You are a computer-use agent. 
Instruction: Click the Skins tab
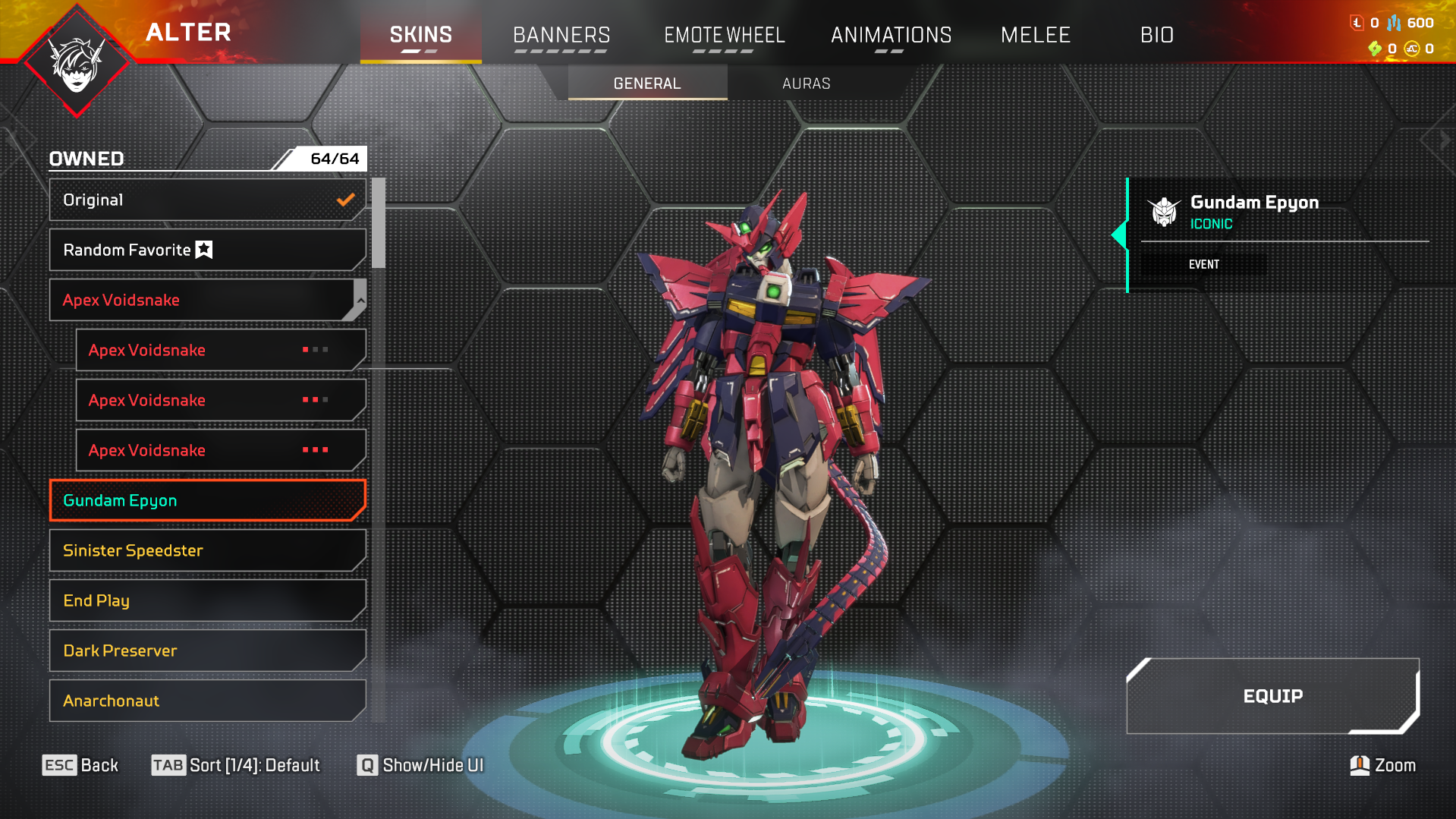click(x=420, y=35)
